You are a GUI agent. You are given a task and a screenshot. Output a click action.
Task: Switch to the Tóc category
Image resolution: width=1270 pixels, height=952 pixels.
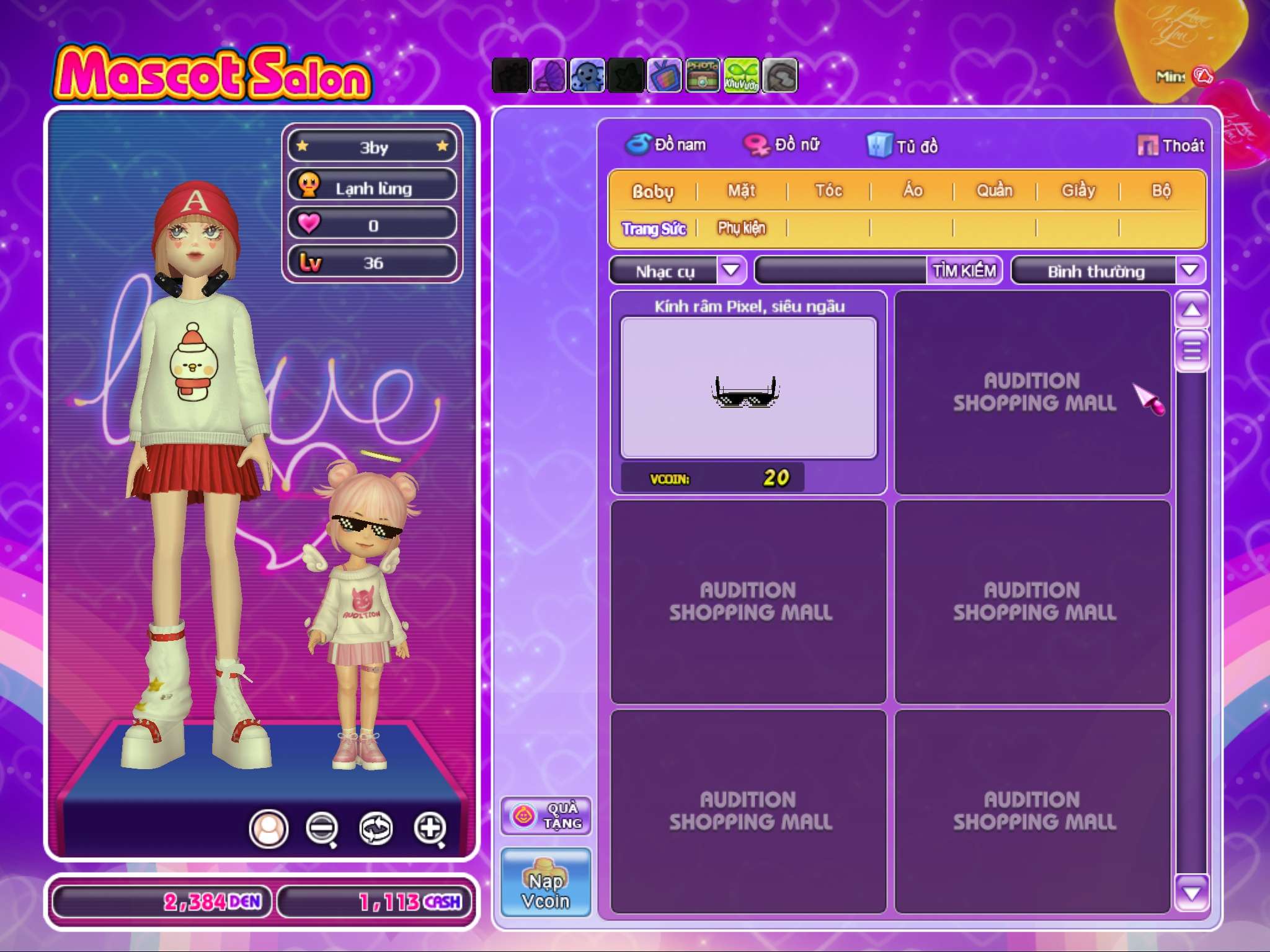(828, 191)
